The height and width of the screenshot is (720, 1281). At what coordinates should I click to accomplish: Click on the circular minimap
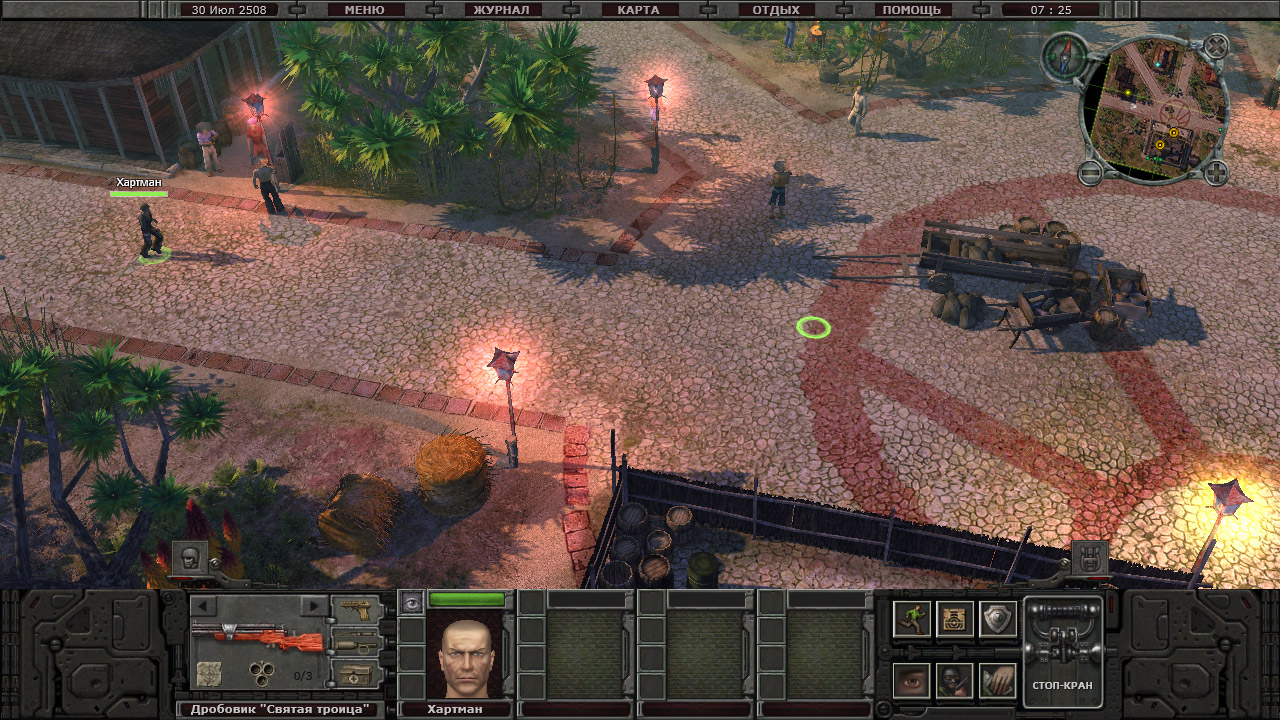1154,110
